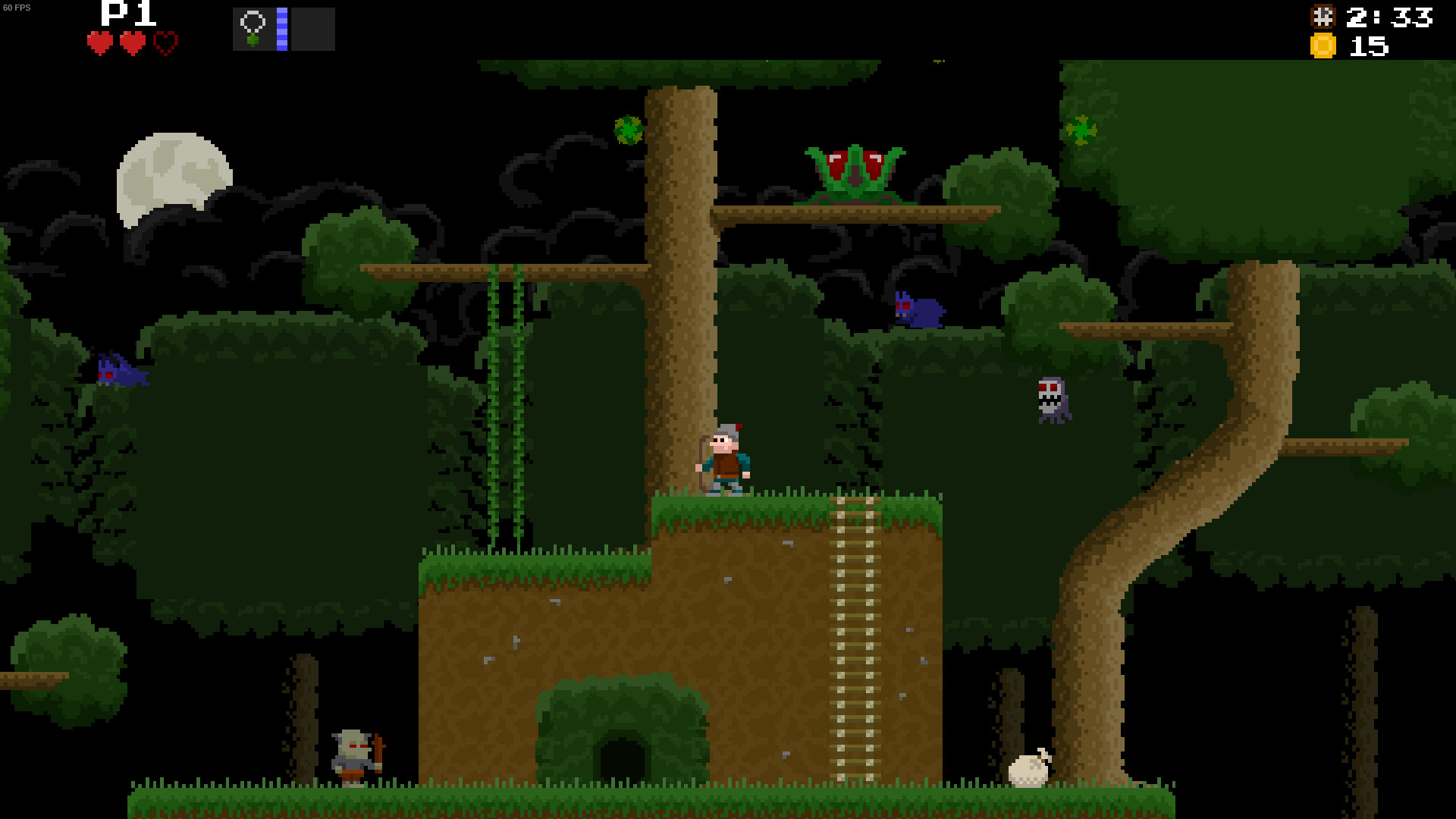Click the second filled heart to toggle it

tap(132, 43)
